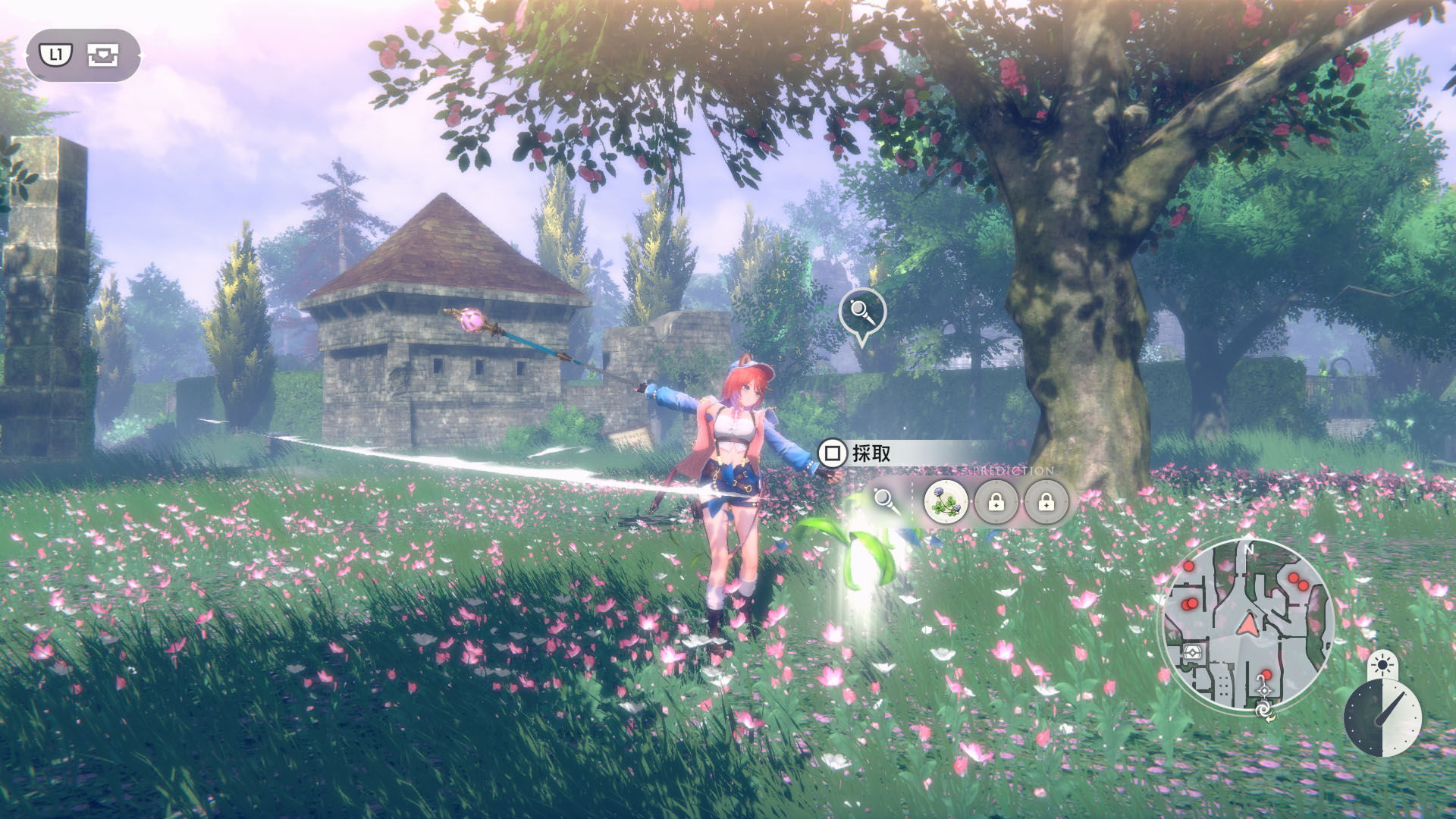Image resolution: width=1456 pixels, height=819 pixels.
Task: Click the staff icon in the Prediction panel
Action: pyautogui.click(x=885, y=501)
